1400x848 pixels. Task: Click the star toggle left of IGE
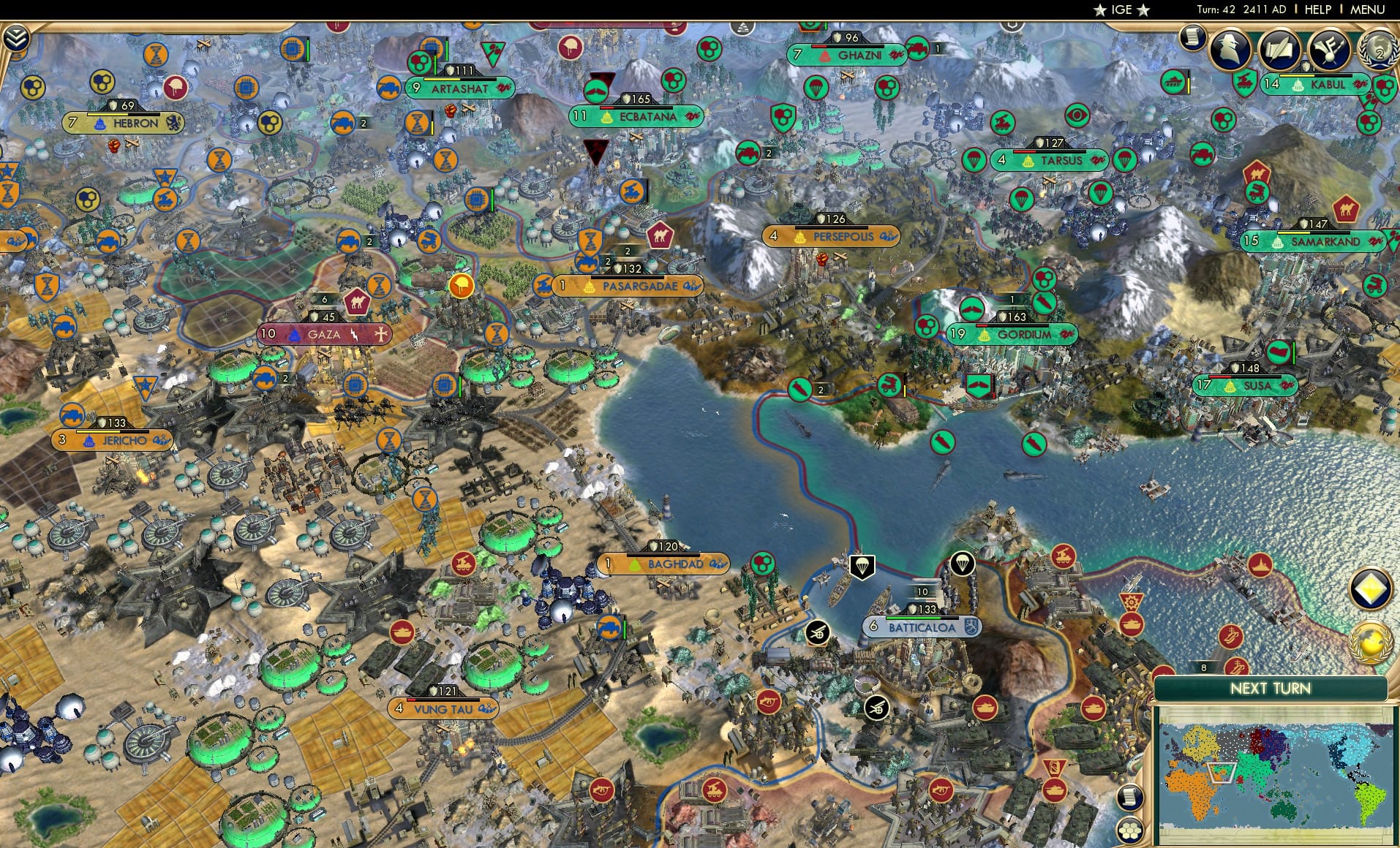[1100, 10]
